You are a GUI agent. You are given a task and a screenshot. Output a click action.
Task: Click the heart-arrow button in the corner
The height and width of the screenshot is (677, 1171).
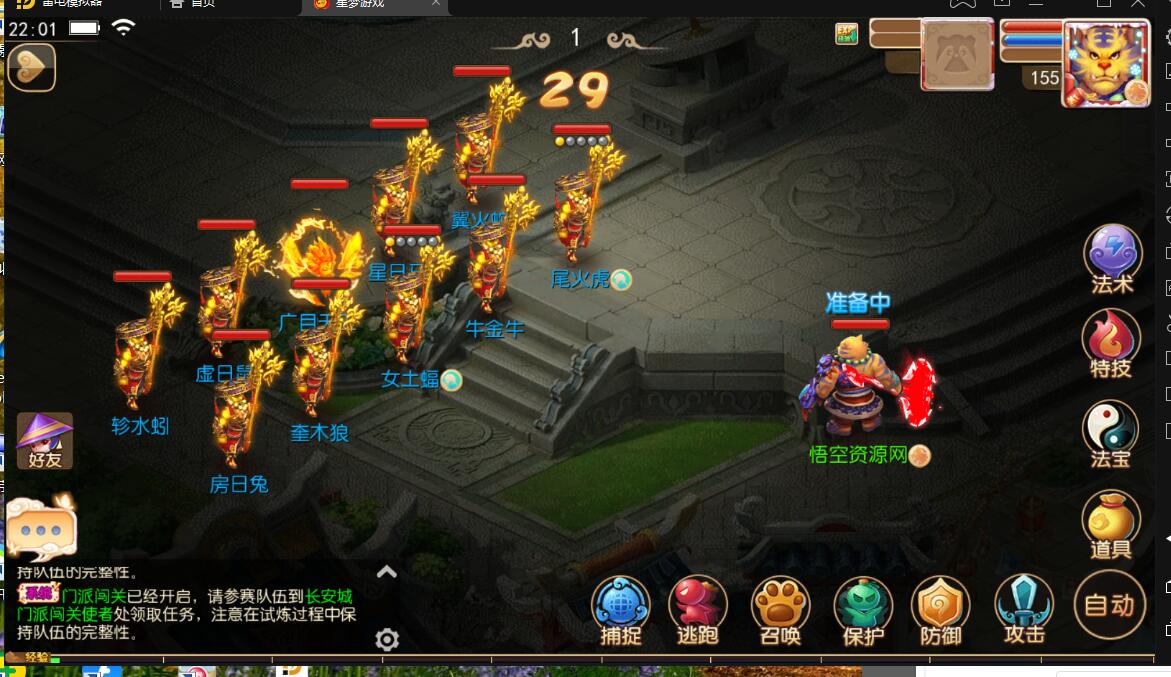(x=31, y=68)
